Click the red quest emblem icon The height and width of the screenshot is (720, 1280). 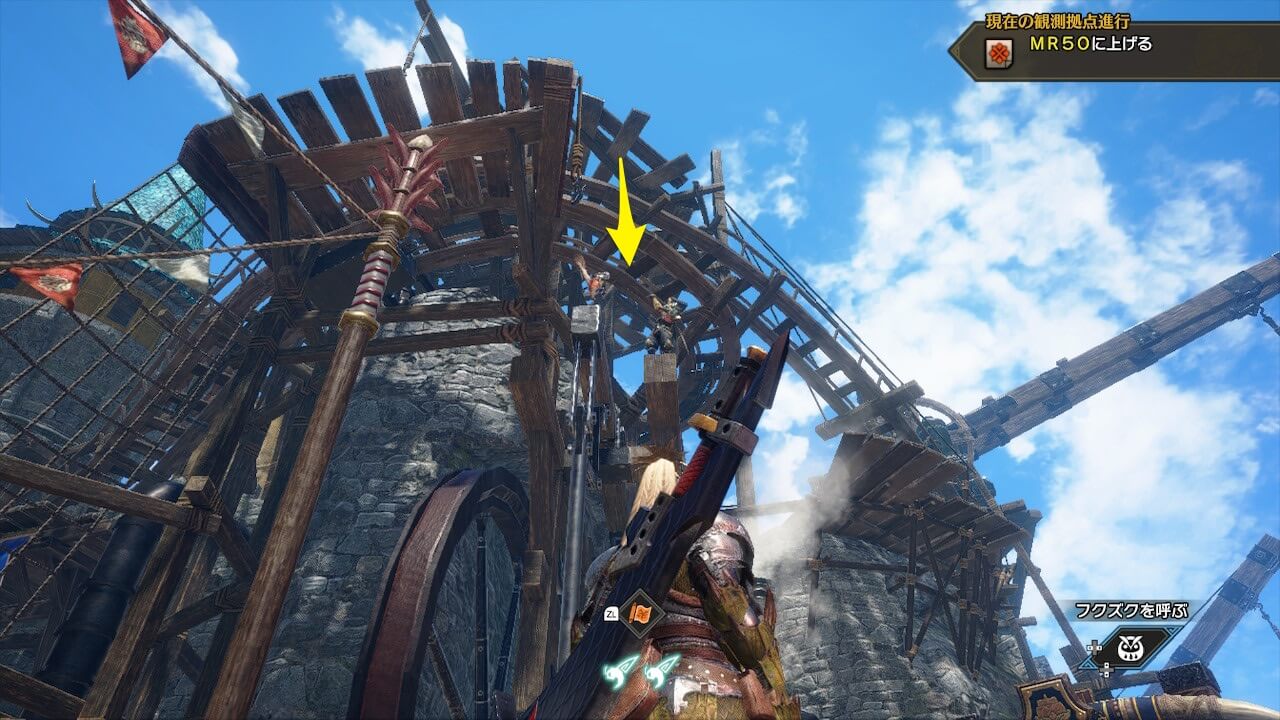[997, 53]
